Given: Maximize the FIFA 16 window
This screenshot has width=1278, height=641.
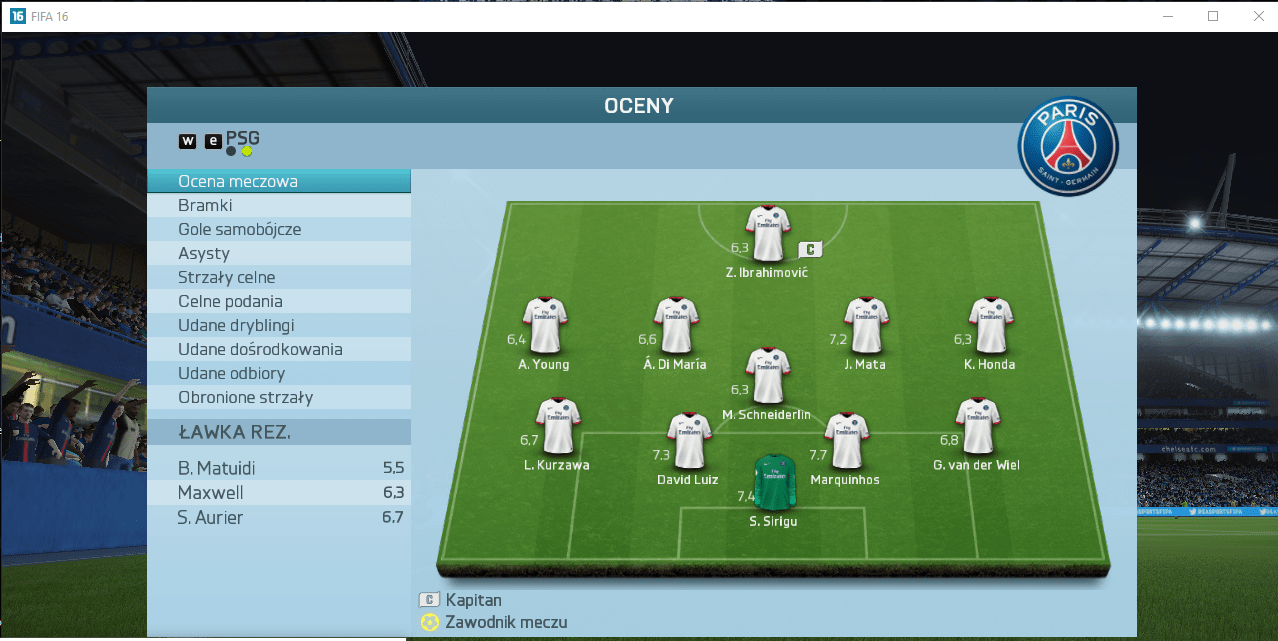Looking at the screenshot, I should pos(1213,16).
